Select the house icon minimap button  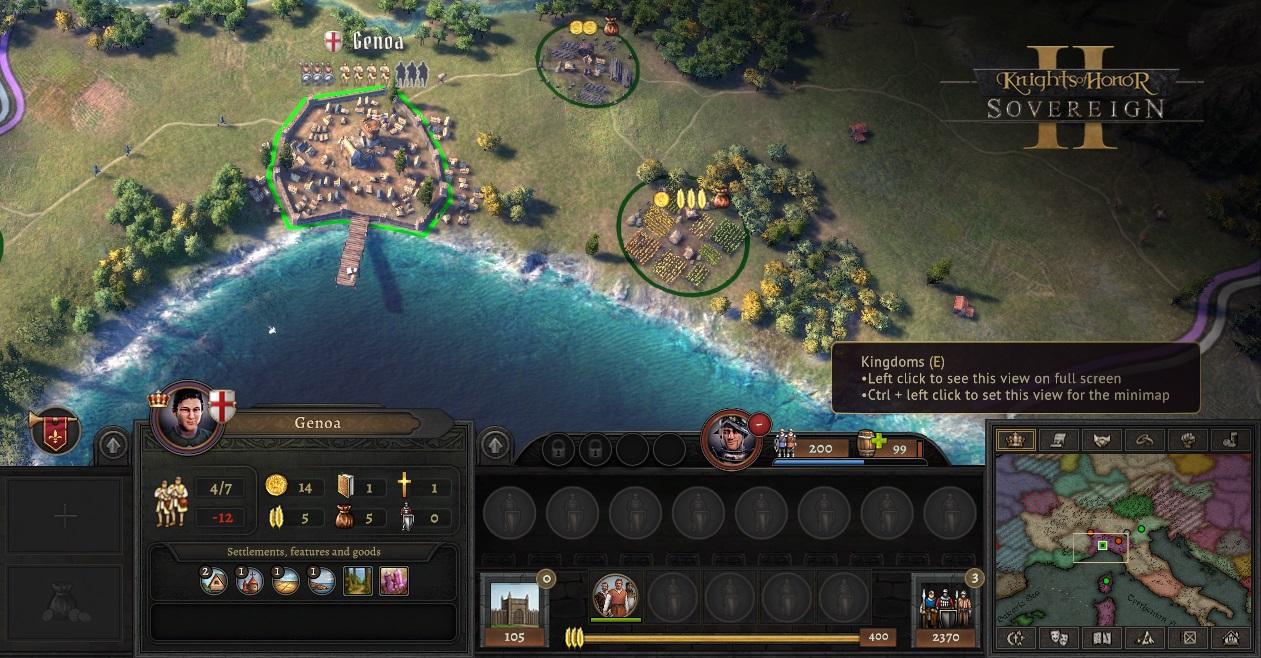click(x=1231, y=637)
